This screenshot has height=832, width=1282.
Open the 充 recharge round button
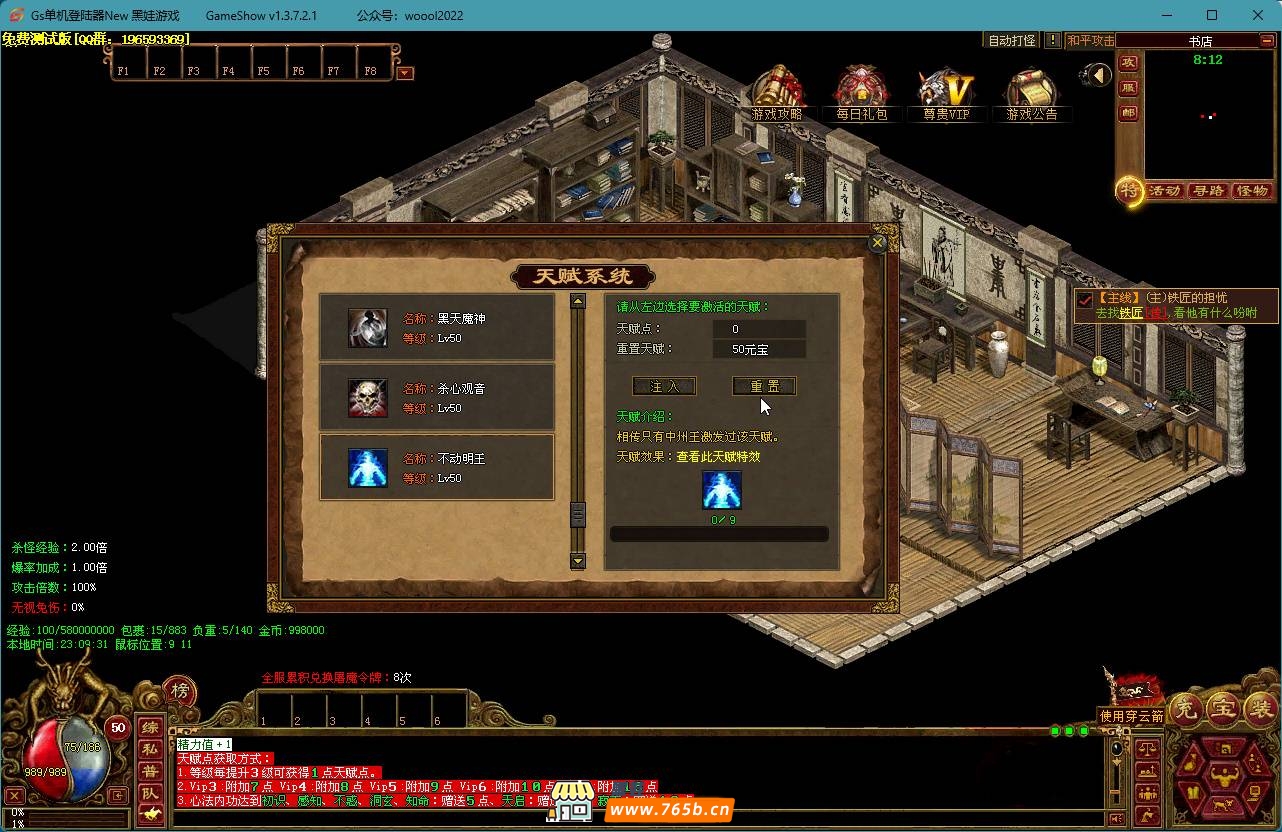pyautogui.click(x=1187, y=709)
